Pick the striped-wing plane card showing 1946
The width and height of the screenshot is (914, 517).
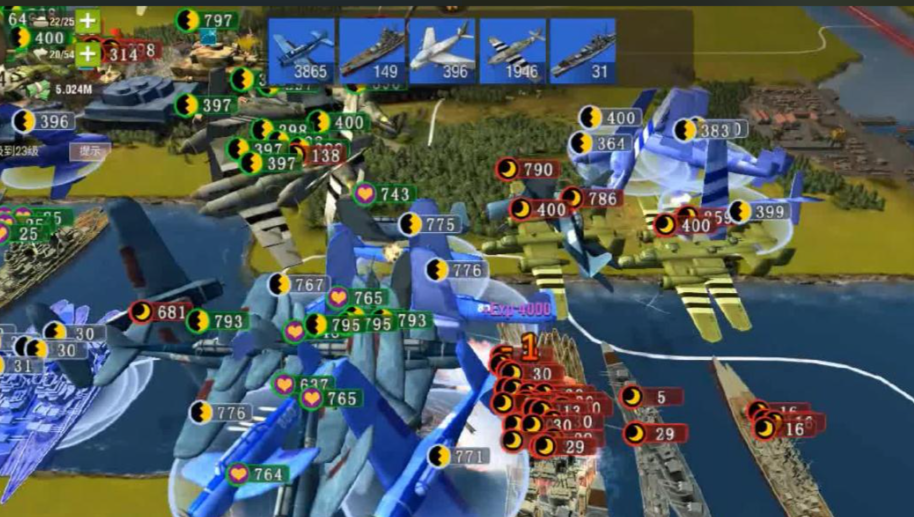[x=512, y=50]
